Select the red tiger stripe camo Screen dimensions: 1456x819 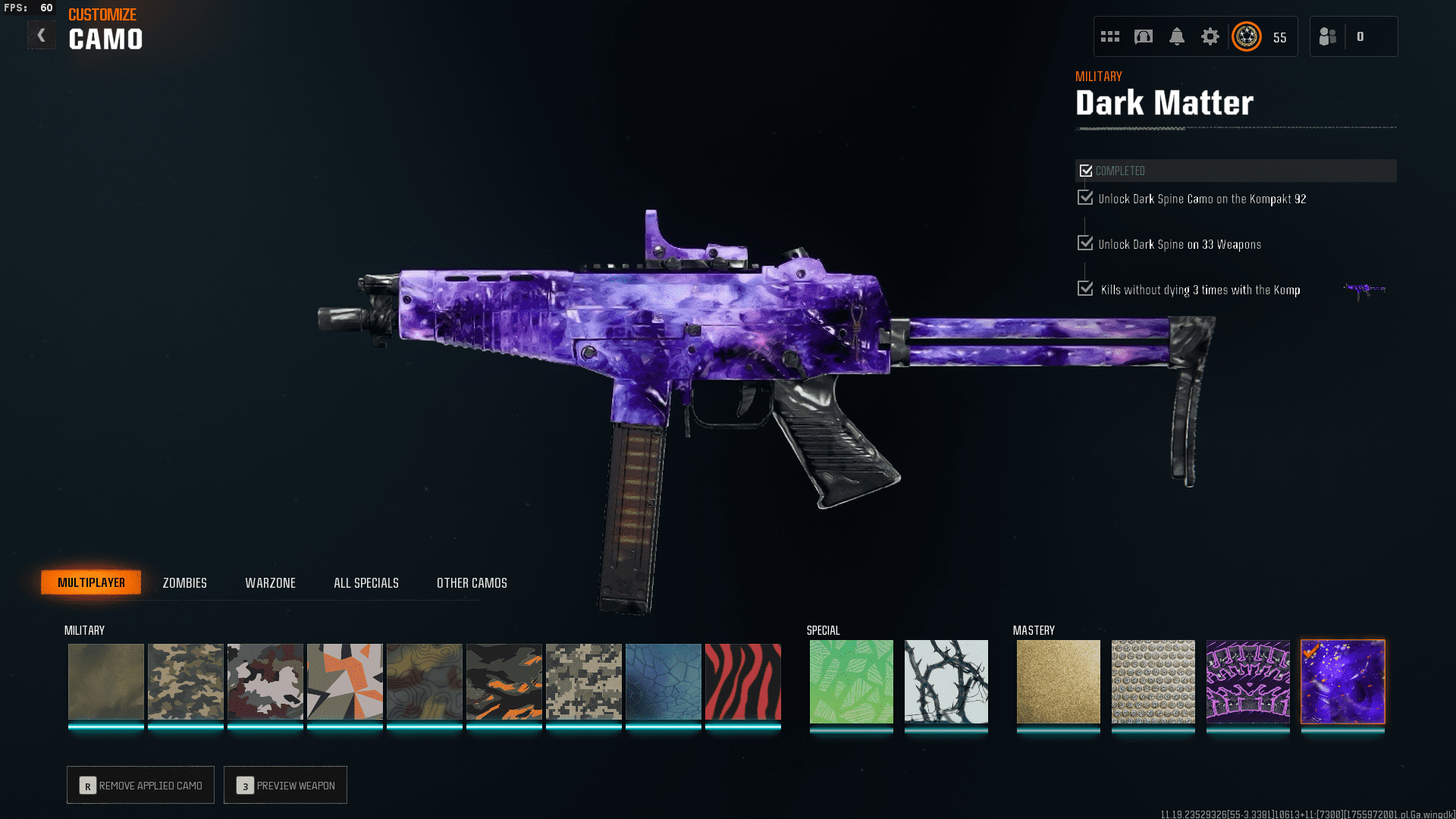(742, 681)
